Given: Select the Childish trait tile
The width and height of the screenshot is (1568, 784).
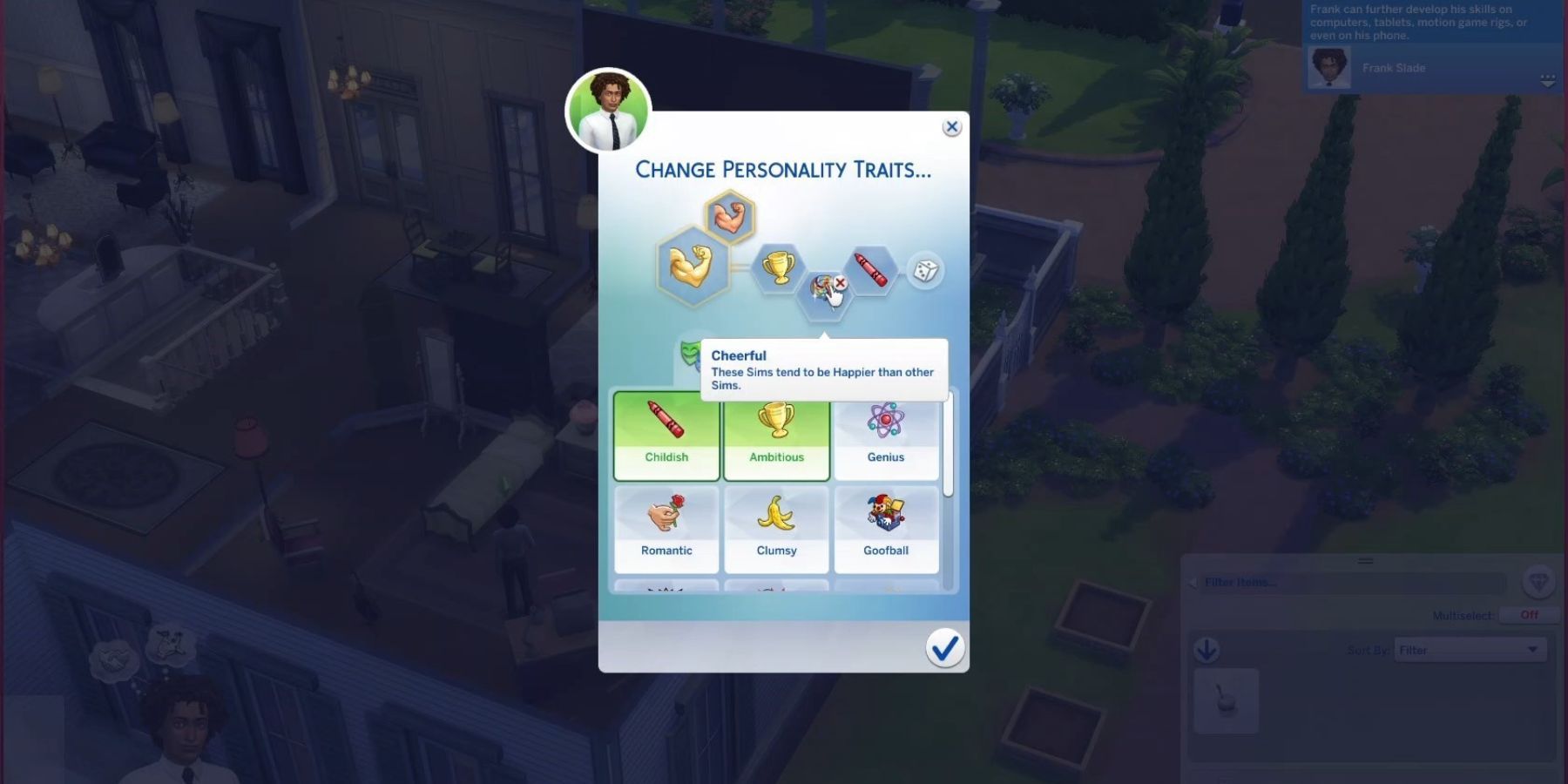Looking at the screenshot, I should pyautogui.click(x=666, y=436).
